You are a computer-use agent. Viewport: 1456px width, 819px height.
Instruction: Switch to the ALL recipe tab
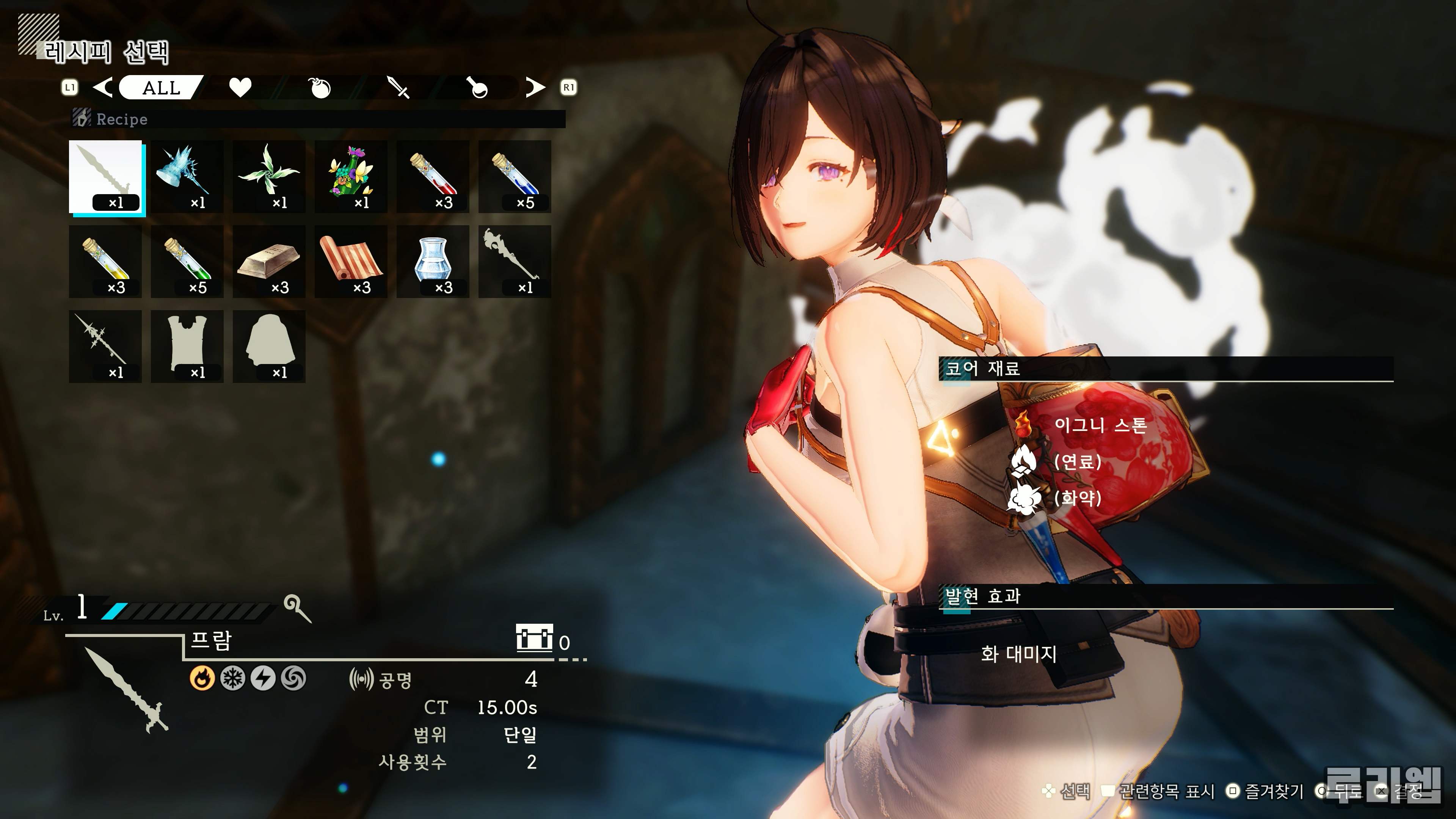pyautogui.click(x=161, y=88)
